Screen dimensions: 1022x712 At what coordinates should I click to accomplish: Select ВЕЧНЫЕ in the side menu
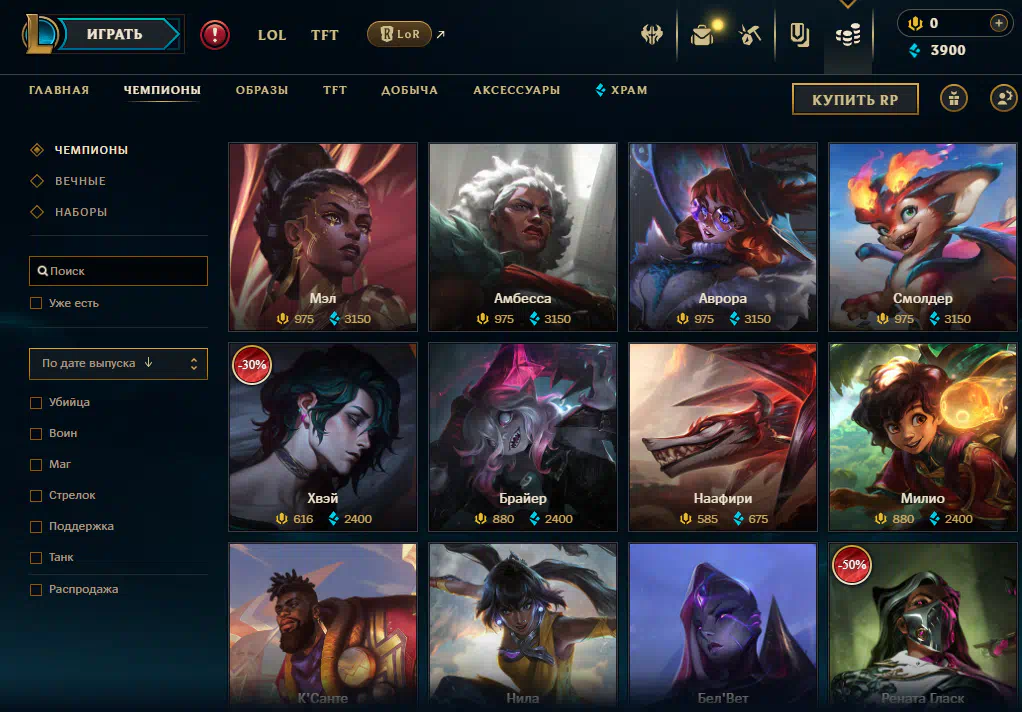coord(80,181)
